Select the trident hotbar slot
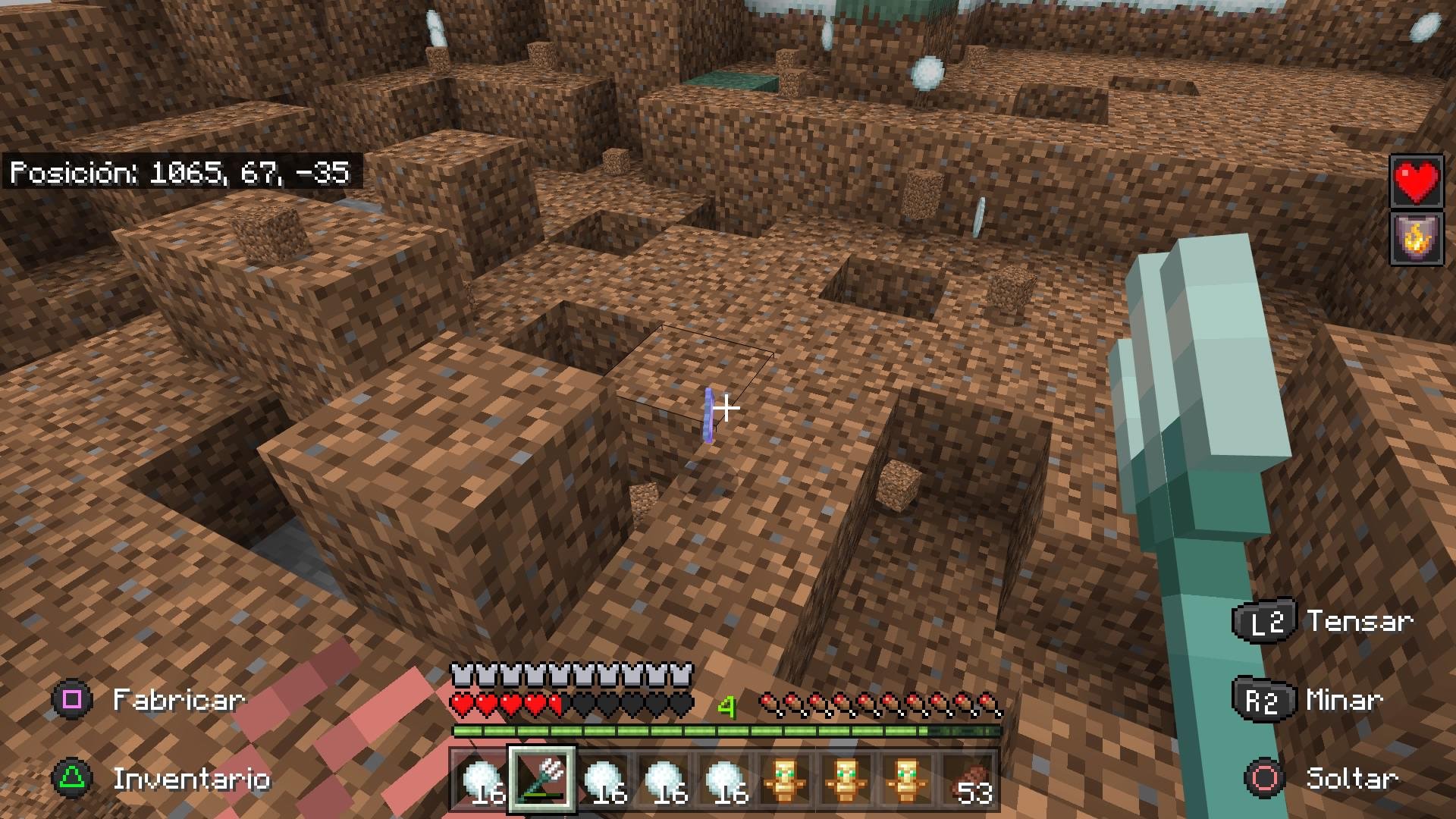The width and height of the screenshot is (1456, 819). (x=542, y=780)
